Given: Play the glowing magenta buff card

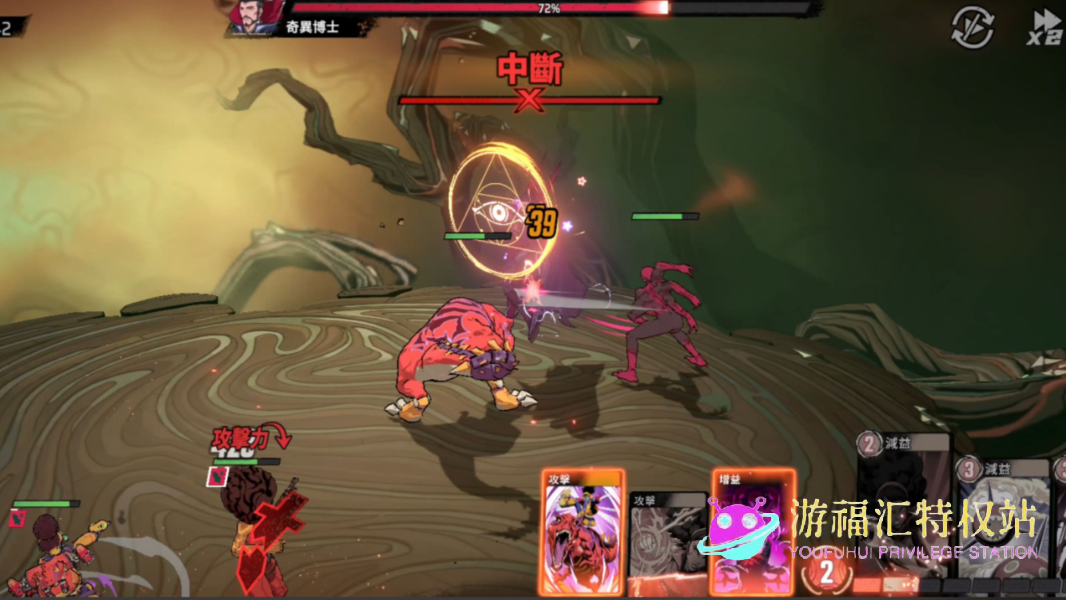Looking at the screenshot, I should coord(750,530).
